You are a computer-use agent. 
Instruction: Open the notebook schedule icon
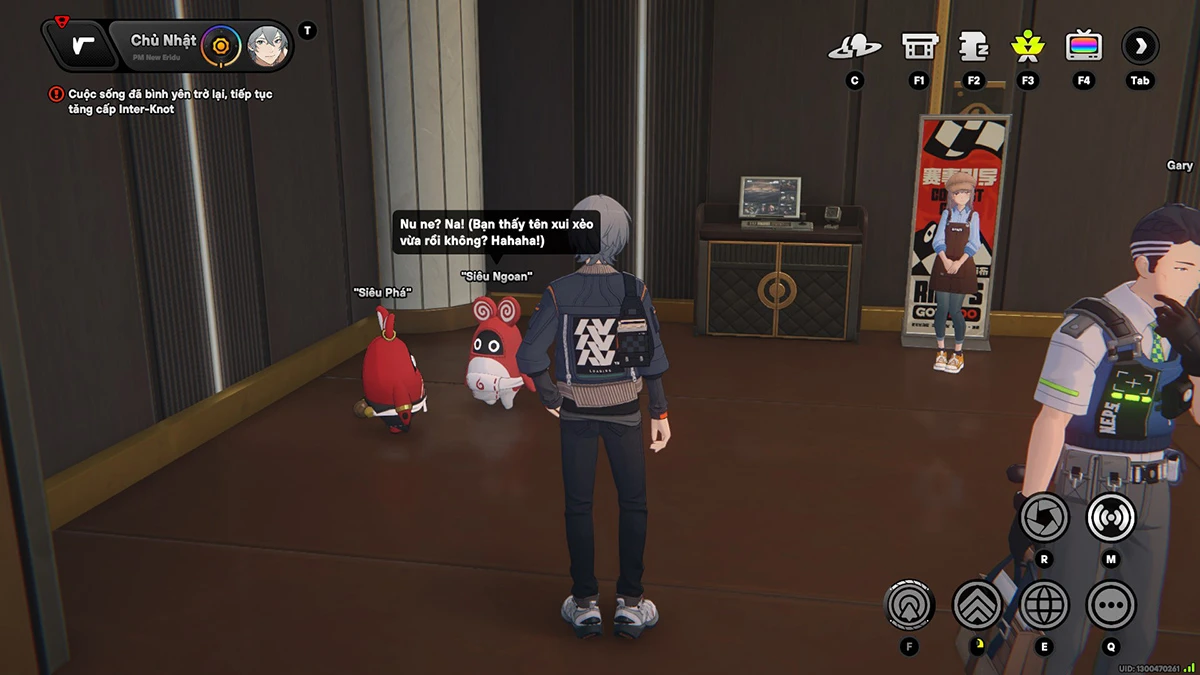tap(973, 46)
